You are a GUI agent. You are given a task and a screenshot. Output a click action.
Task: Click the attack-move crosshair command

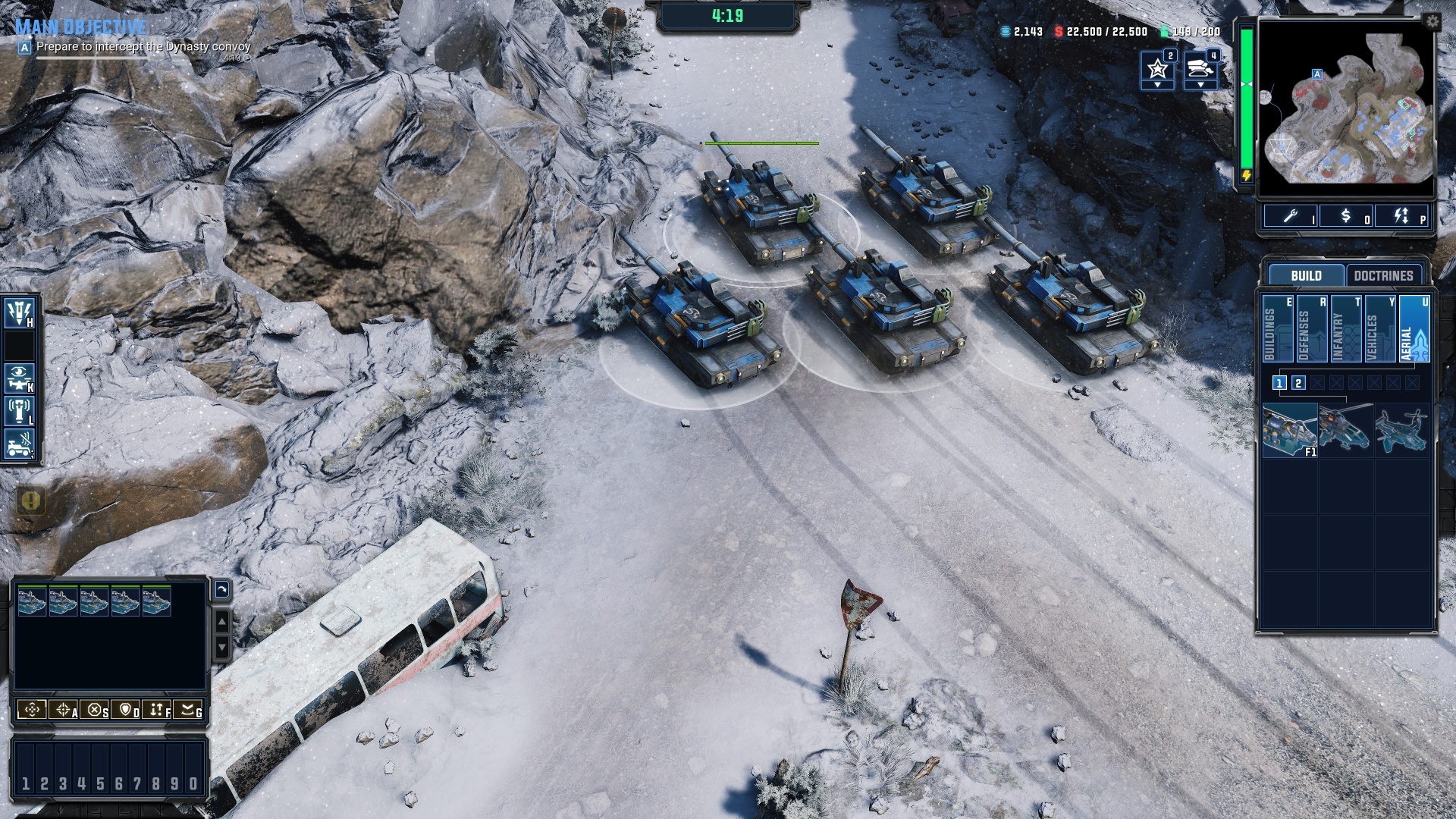click(x=64, y=710)
